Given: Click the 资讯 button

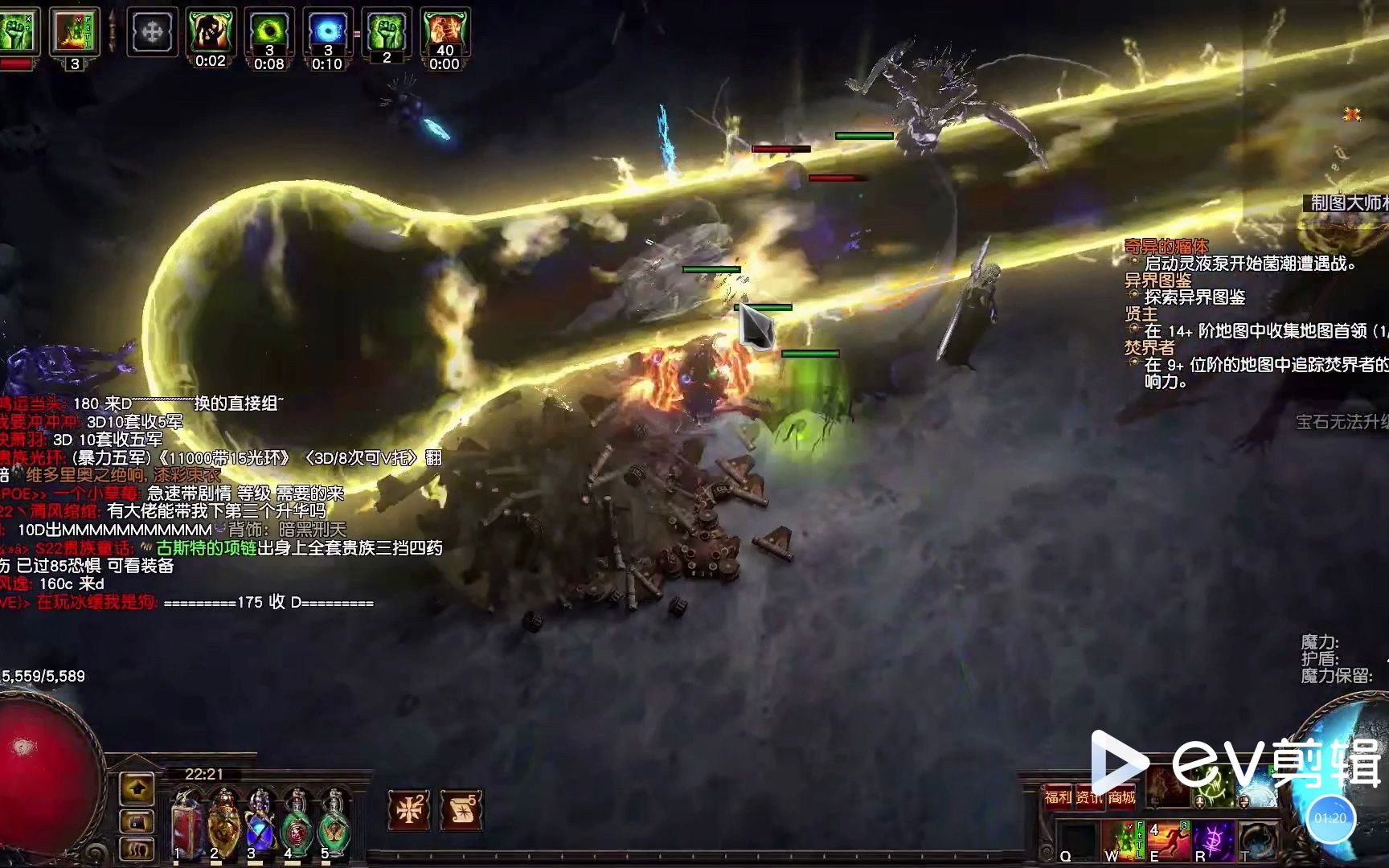Looking at the screenshot, I should point(1090,796).
